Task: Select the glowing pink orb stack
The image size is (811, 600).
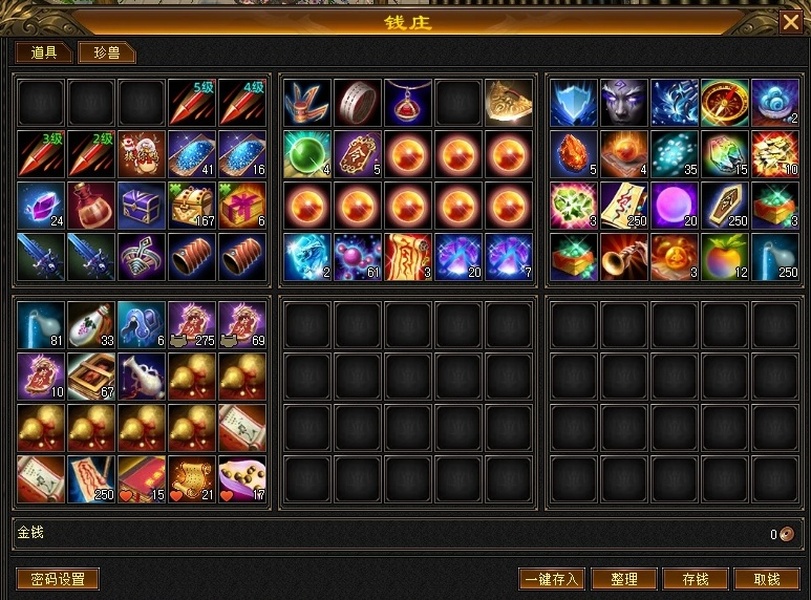Action: 675,204
